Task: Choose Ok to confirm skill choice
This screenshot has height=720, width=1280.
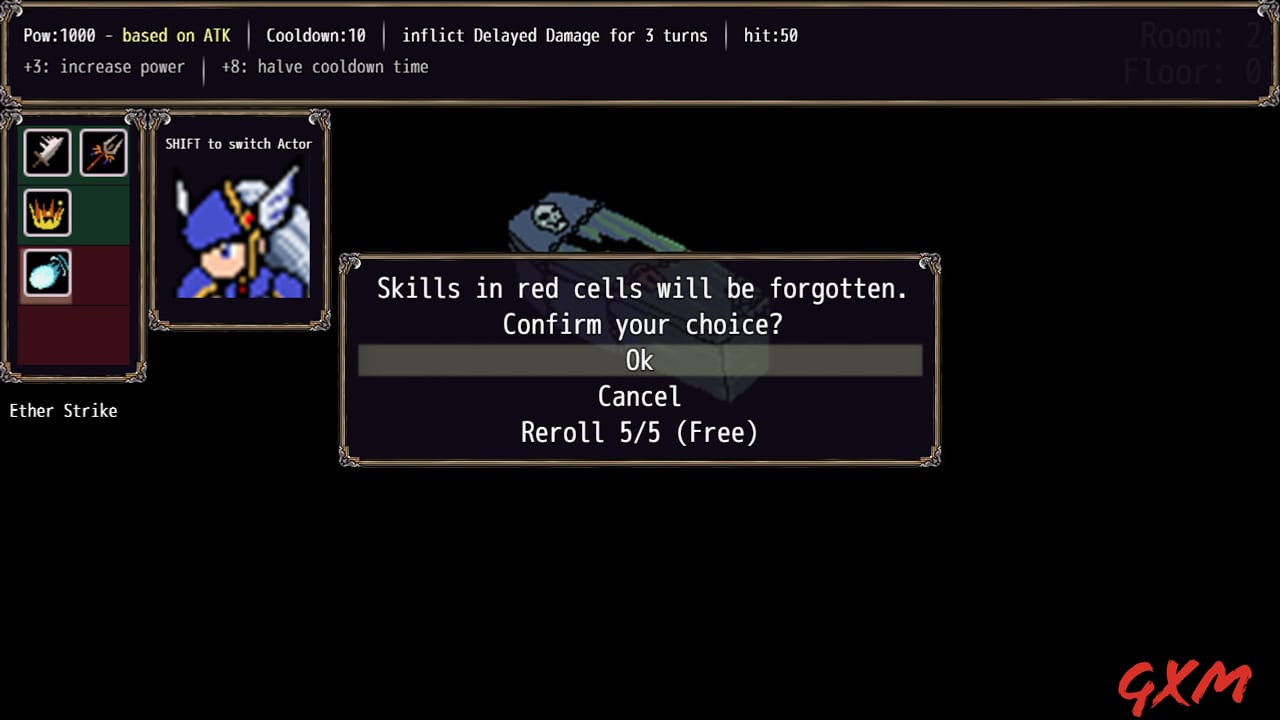Action: (x=639, y=360)
